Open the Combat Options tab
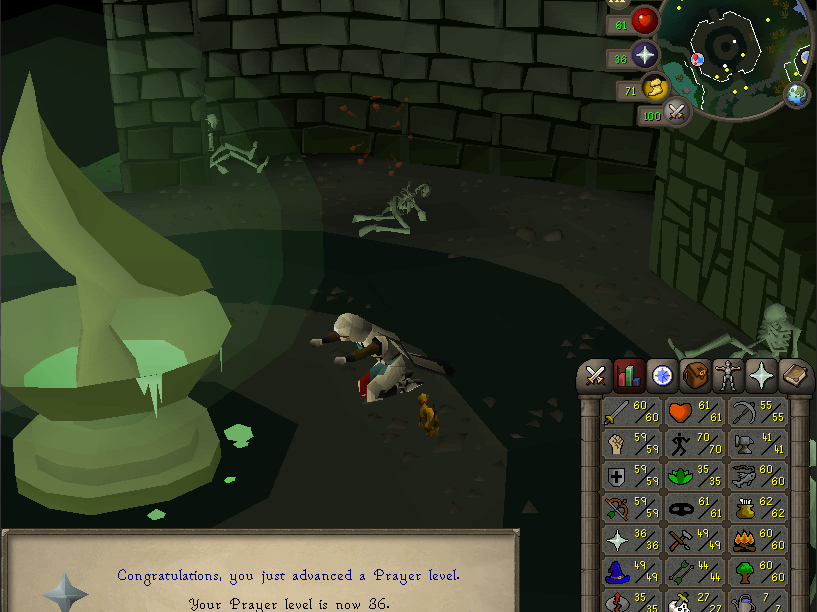Screen dimensions: 817x612 [597, 376]
